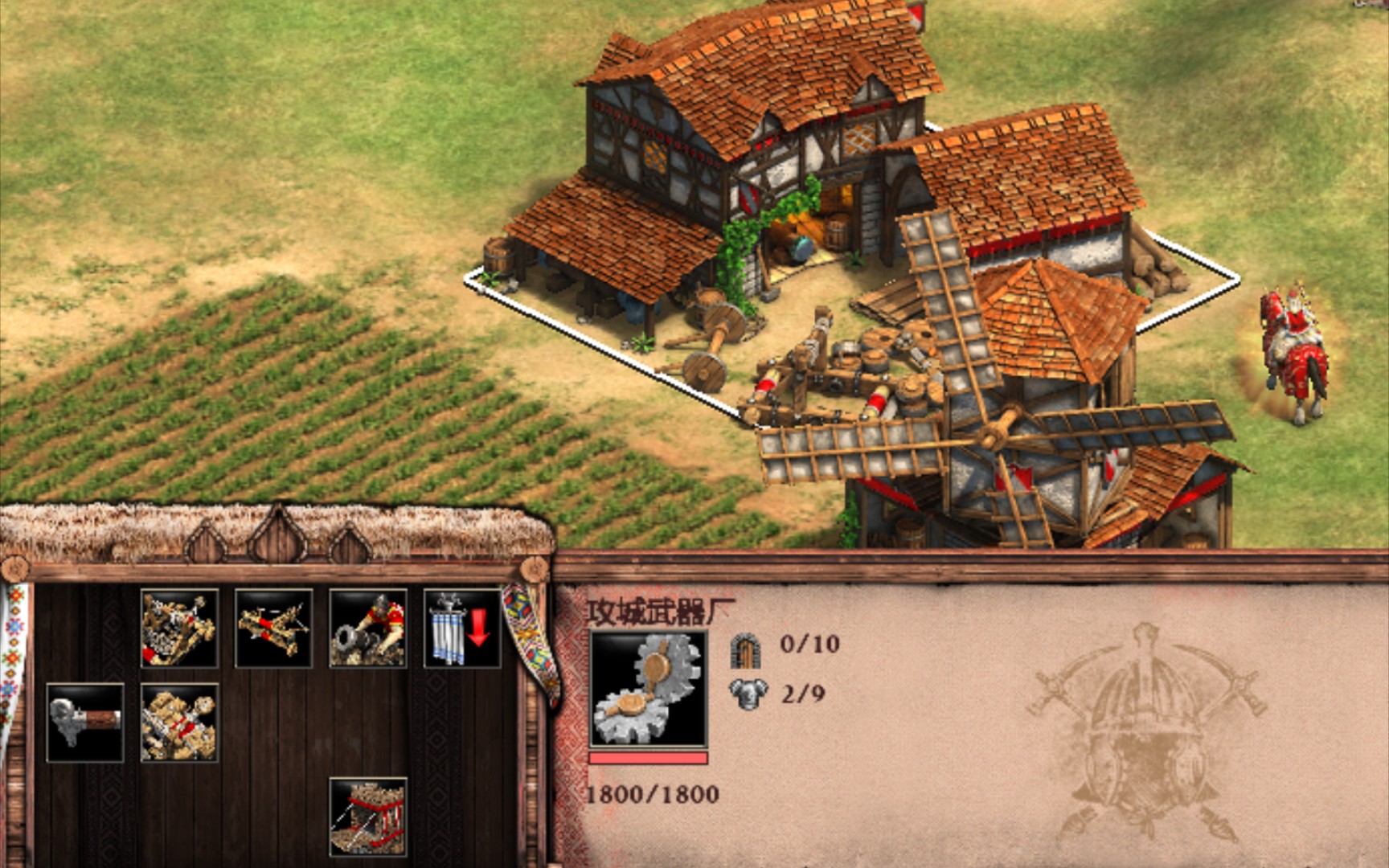Train a bombard cannon unit
Image resolution: width=1389 pixels, height=868 pixels.
click(367, 628)
